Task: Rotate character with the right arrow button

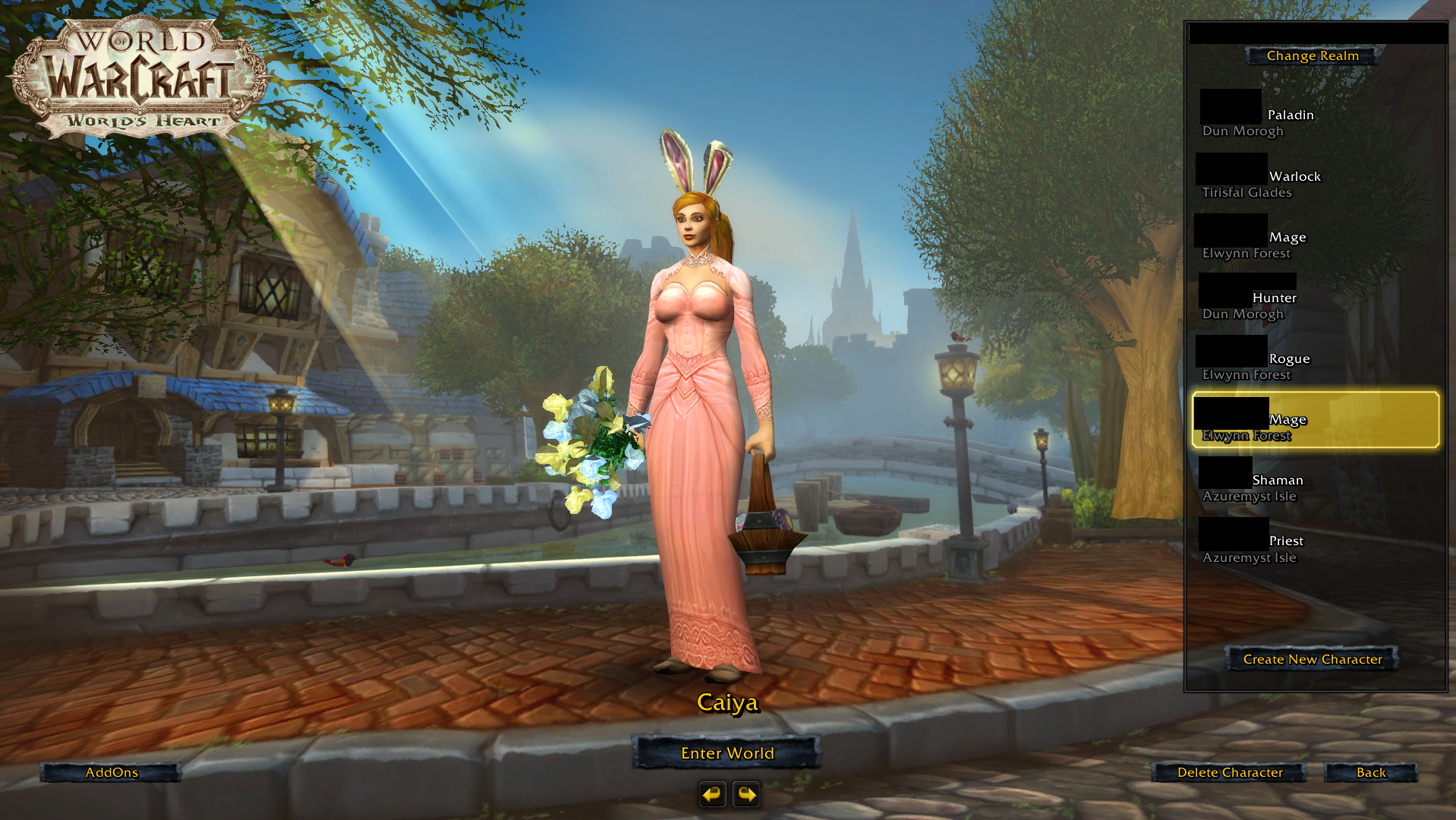Action: pos(746,794)
